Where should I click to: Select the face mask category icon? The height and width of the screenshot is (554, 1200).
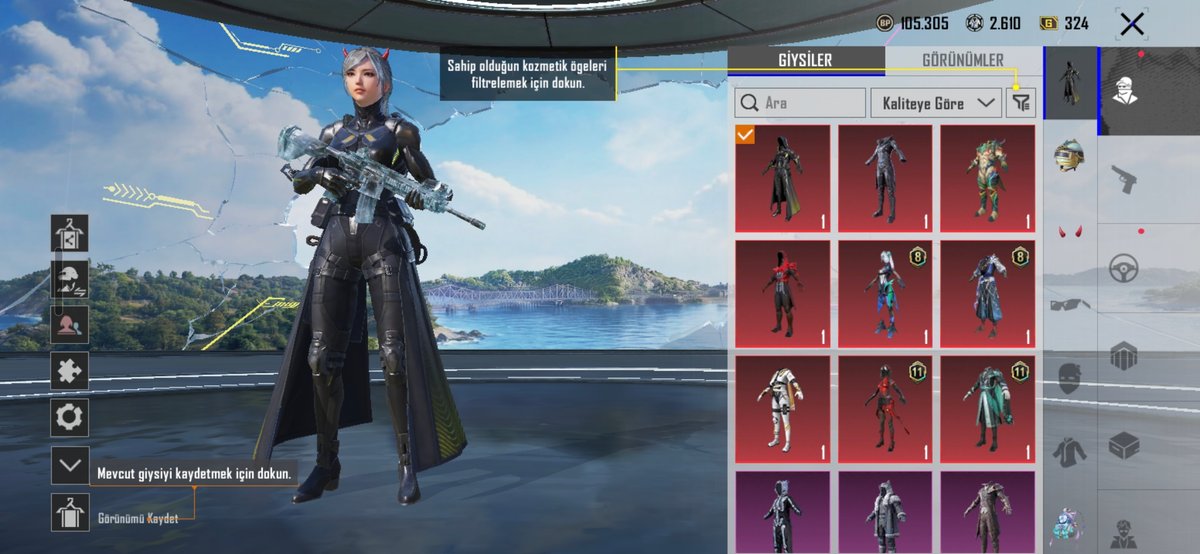(x=1069, y=378)
